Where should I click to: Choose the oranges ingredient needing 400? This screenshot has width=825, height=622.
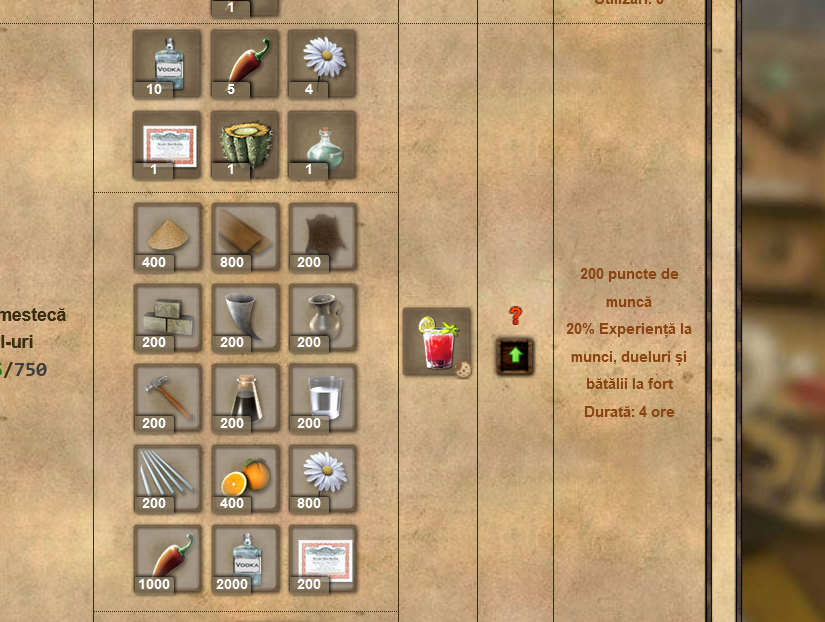tap(245, 478)
